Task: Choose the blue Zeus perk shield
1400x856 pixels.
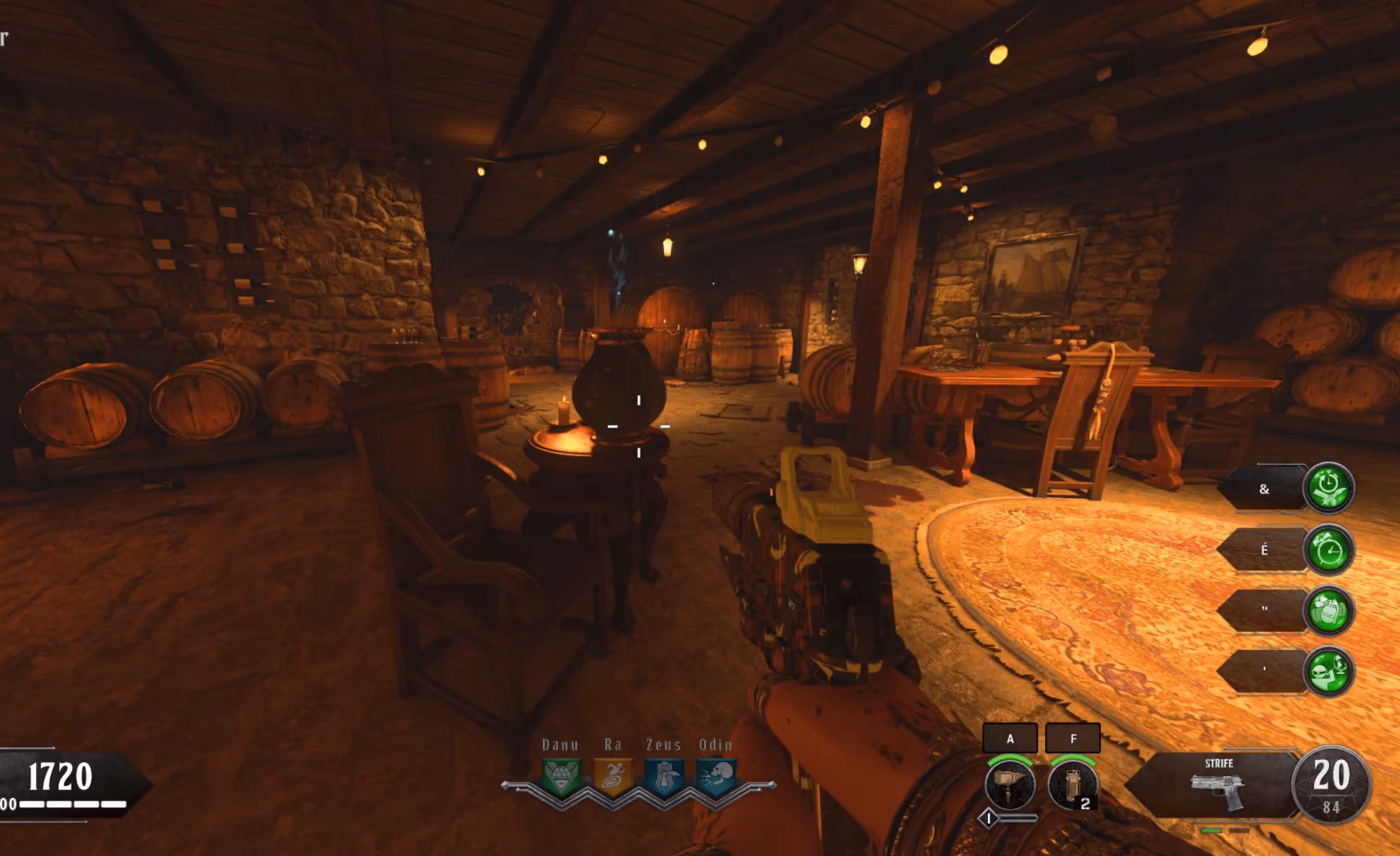Action: [664, 777]
